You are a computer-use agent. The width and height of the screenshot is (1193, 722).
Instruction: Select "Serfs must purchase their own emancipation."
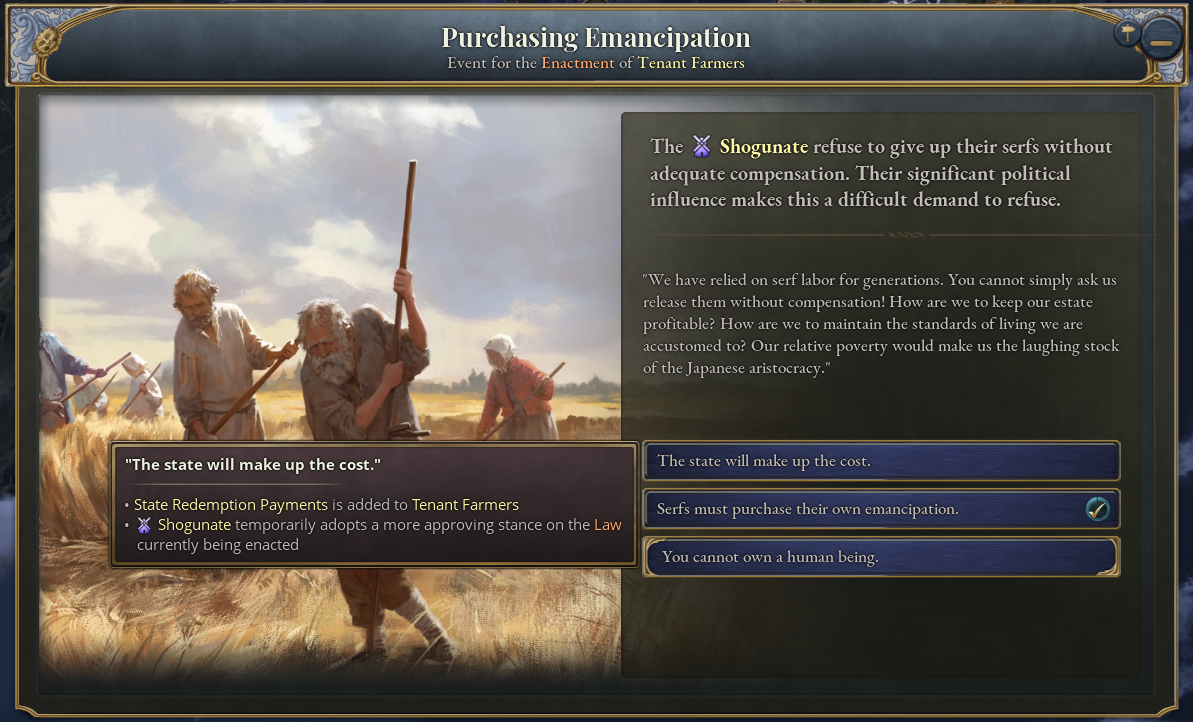880,509
